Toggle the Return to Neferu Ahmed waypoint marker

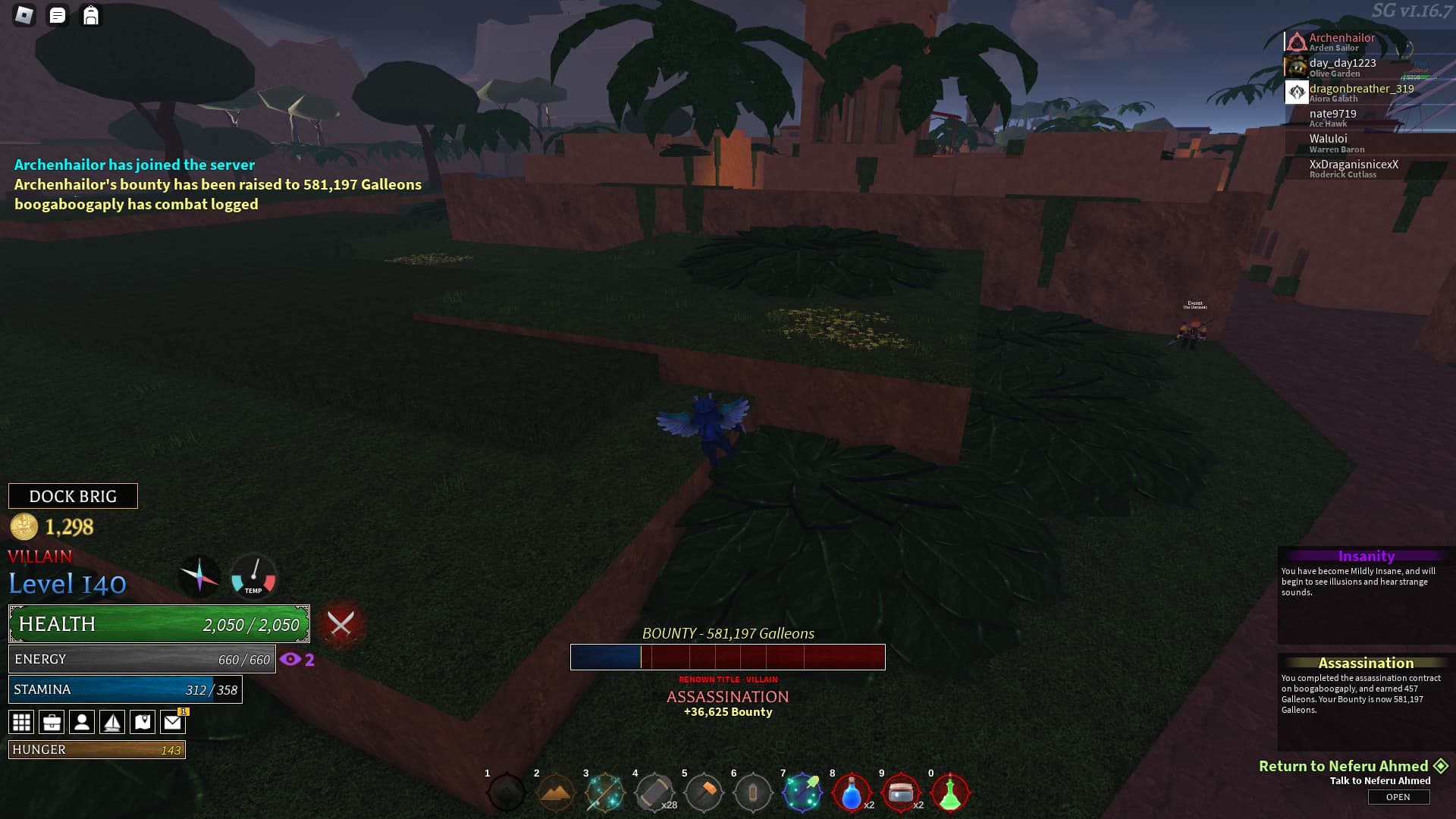point(1439,767)
